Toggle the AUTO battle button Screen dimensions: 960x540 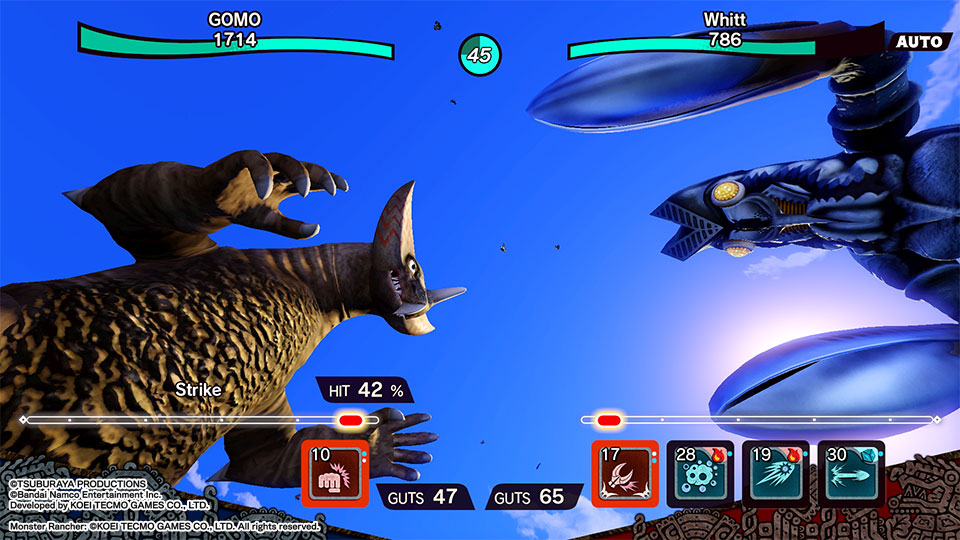[x=920, y=41]
